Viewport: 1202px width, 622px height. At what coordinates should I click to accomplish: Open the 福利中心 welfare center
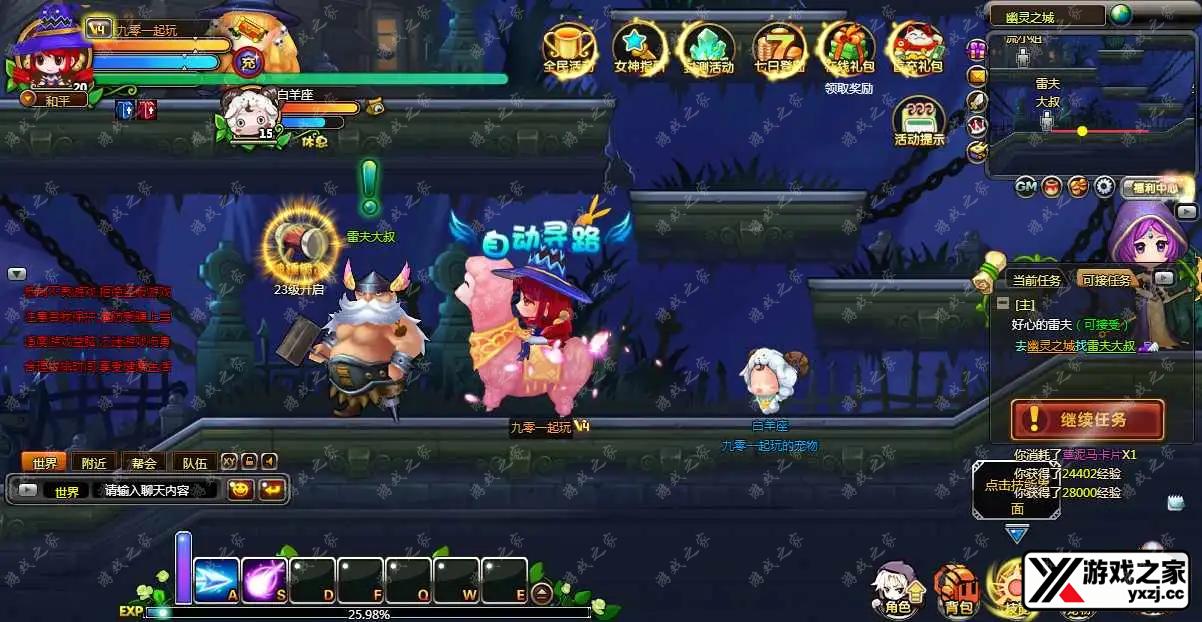[1157, 187]
